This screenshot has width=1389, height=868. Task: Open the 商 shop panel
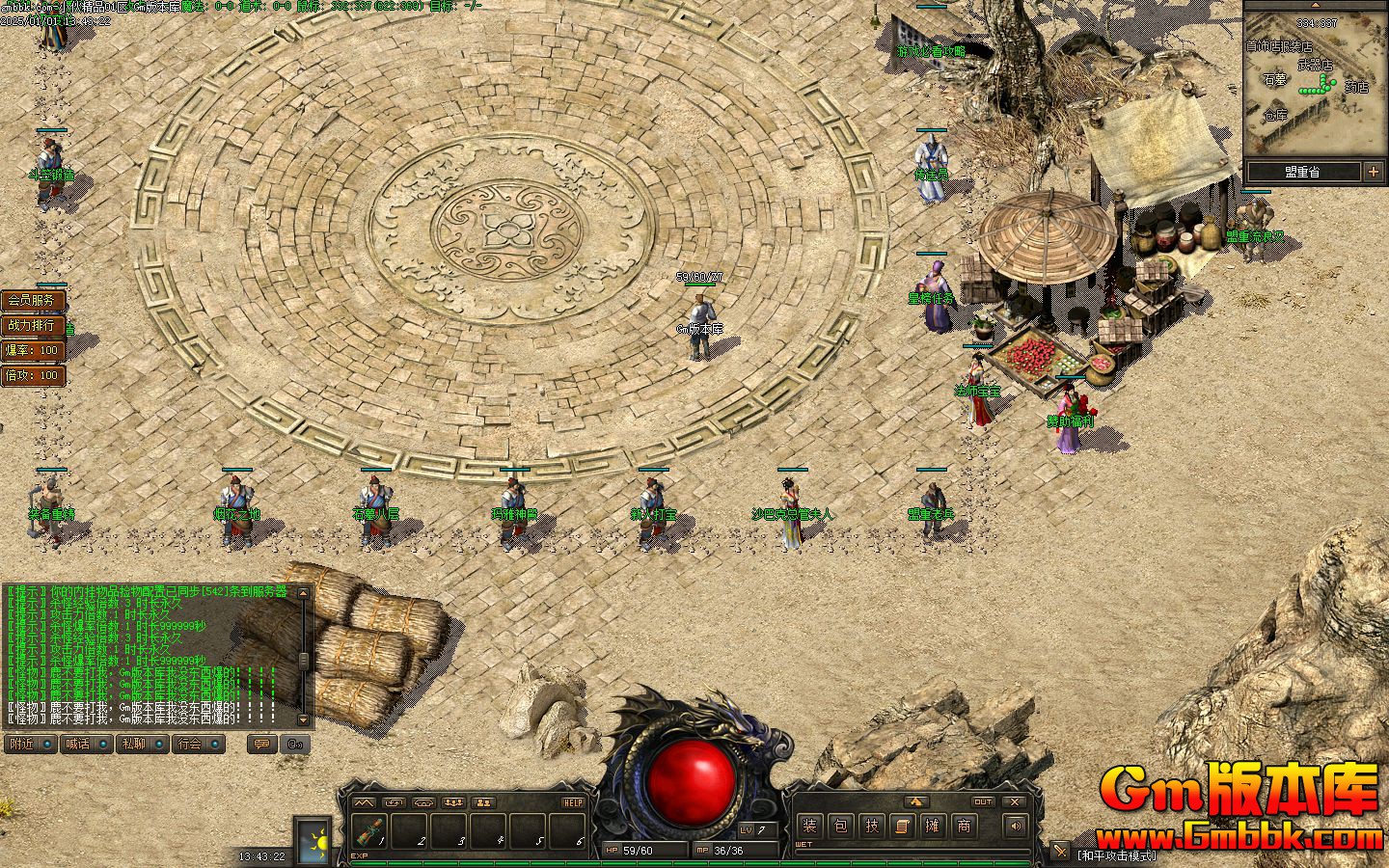(964, 826)
